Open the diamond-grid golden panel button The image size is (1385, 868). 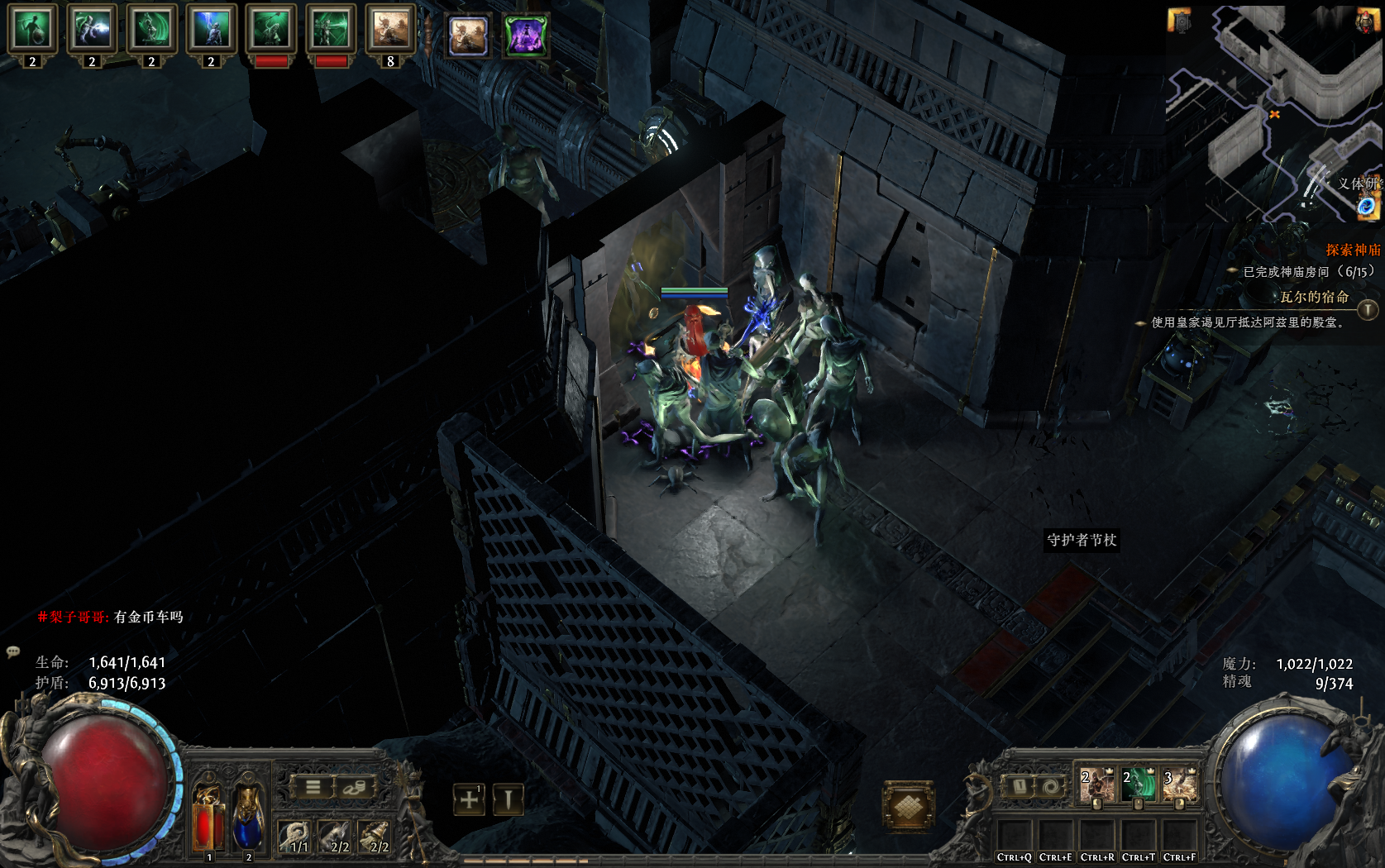tap(908, 805)
